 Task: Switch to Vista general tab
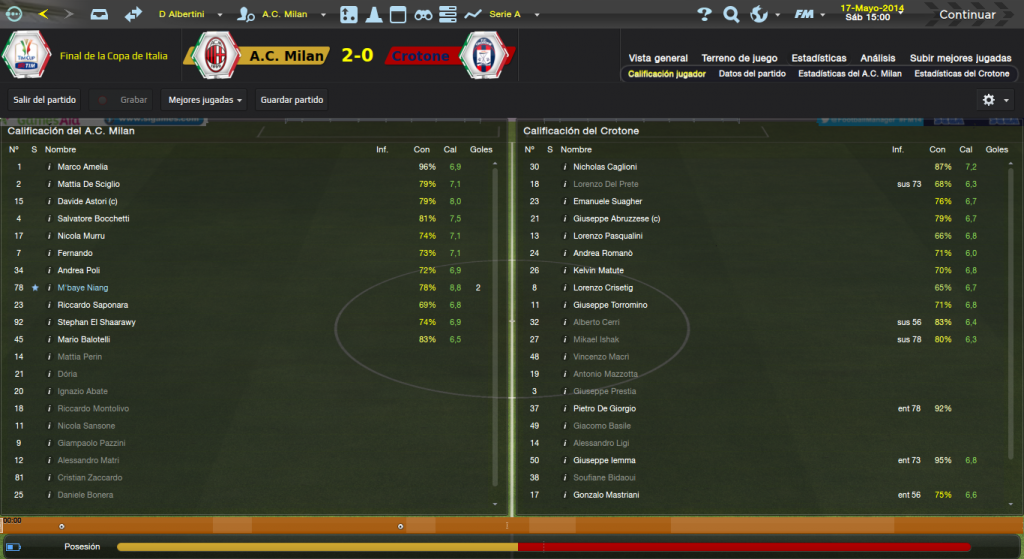click(658, 58)
